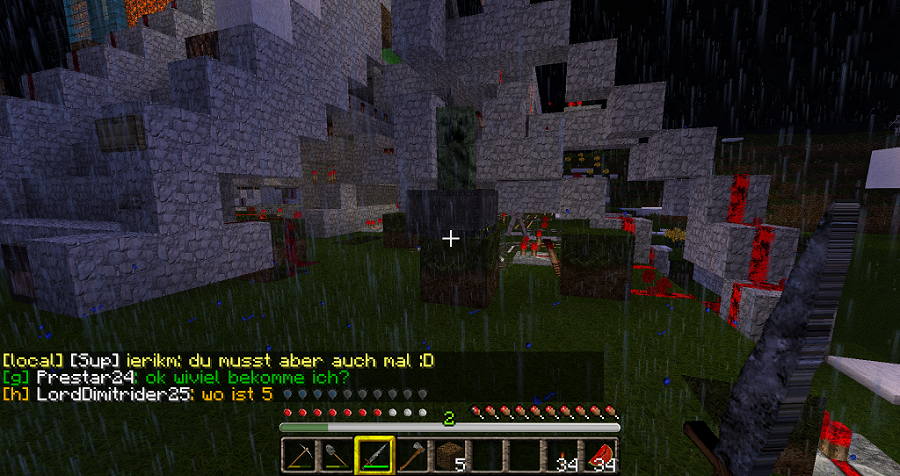Select the shovel hotbar slot
The height and width of the screenshot is (476, 900).
point(337,456)
